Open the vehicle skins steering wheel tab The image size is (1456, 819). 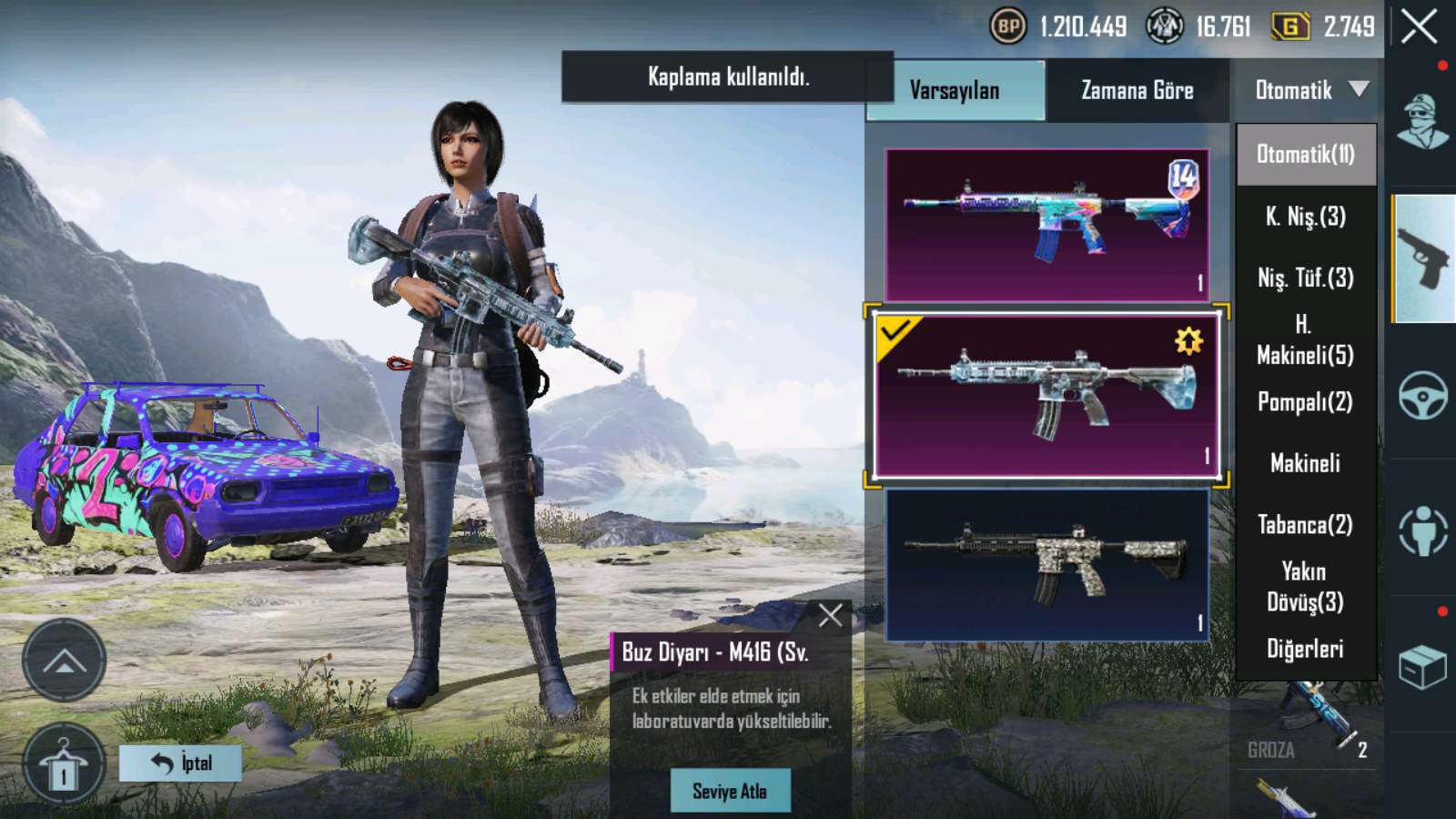[x=1422, y=395]
